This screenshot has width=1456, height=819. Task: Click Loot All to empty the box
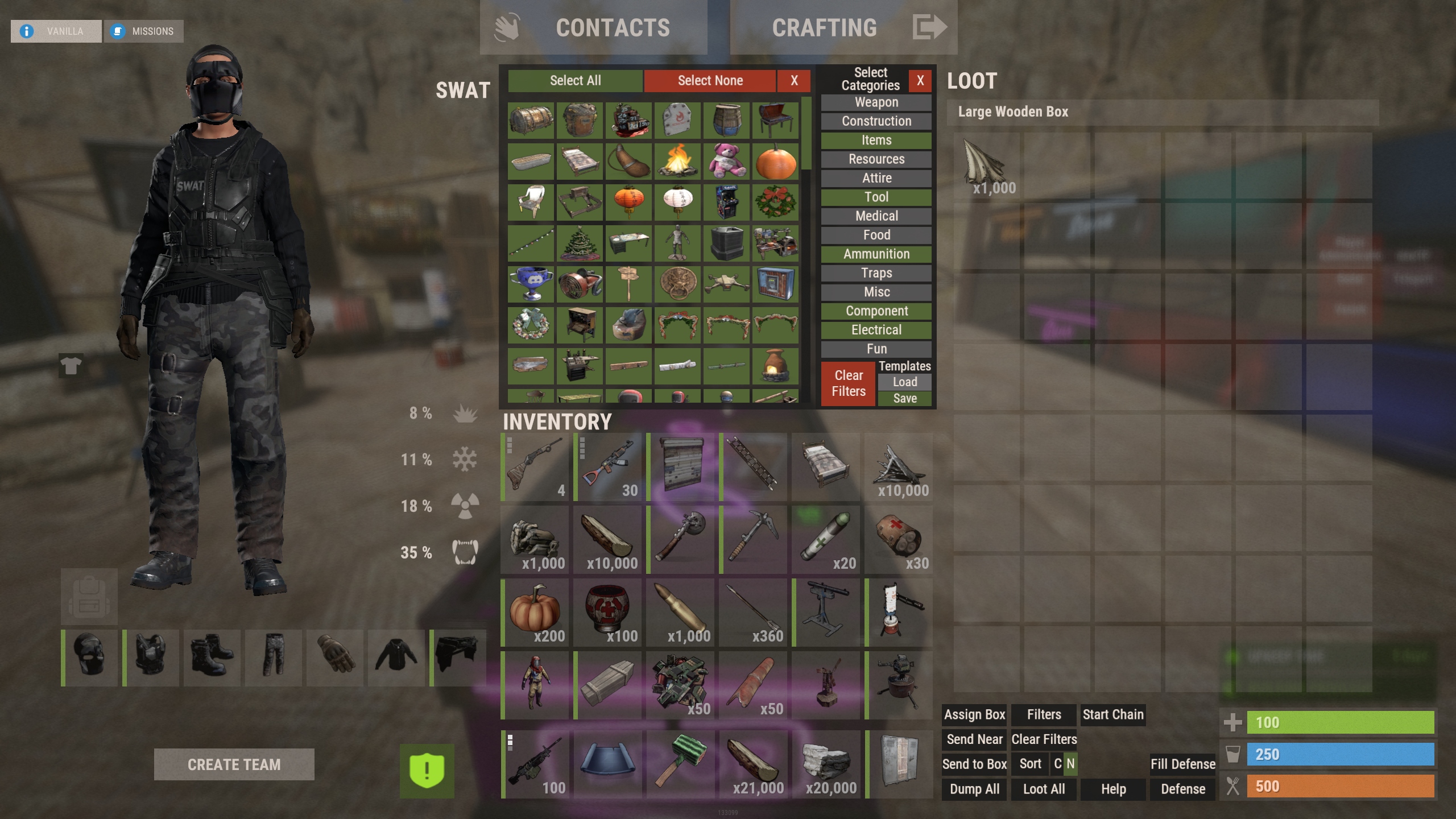click(x=1043, y=789)
